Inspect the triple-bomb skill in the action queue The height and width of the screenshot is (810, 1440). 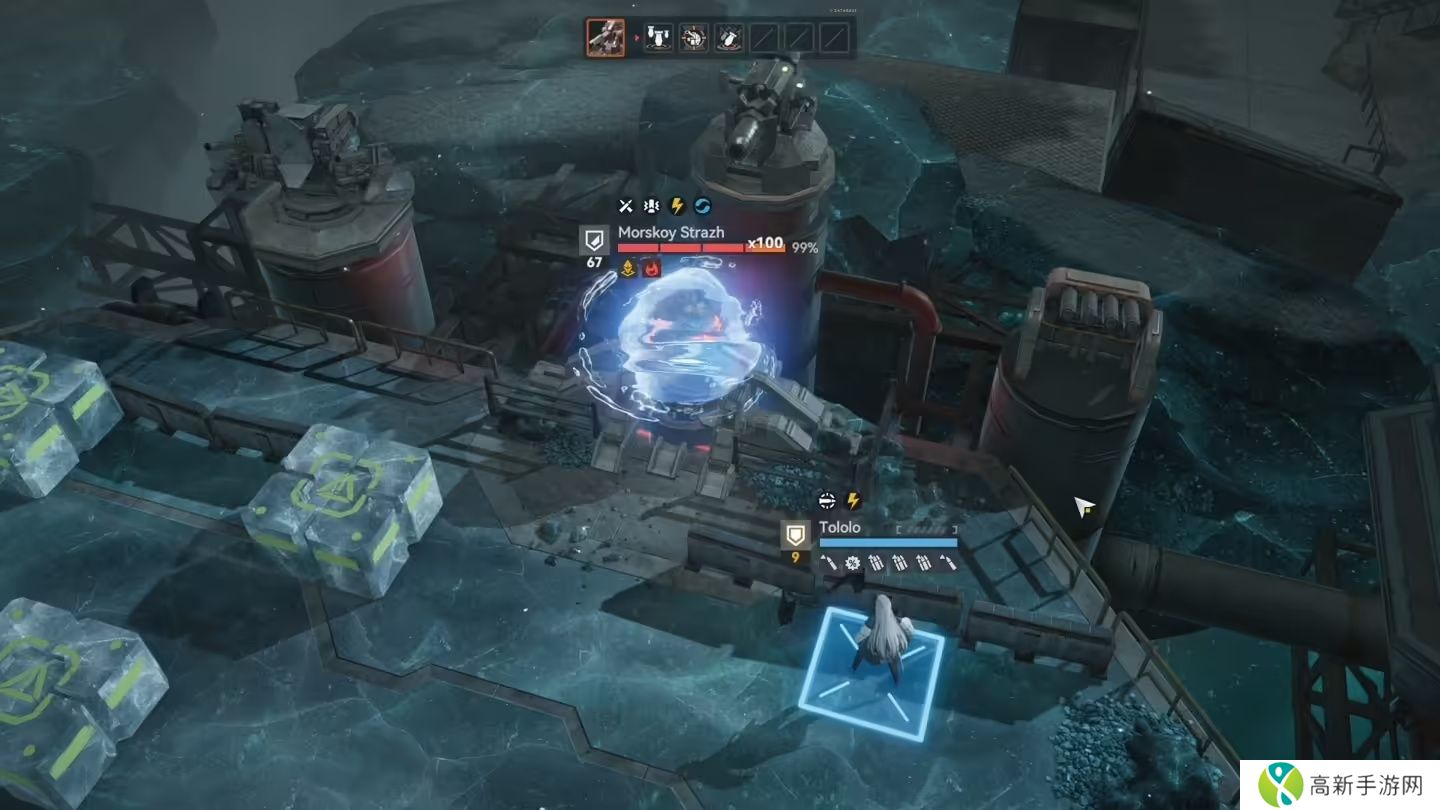point(658,39)
